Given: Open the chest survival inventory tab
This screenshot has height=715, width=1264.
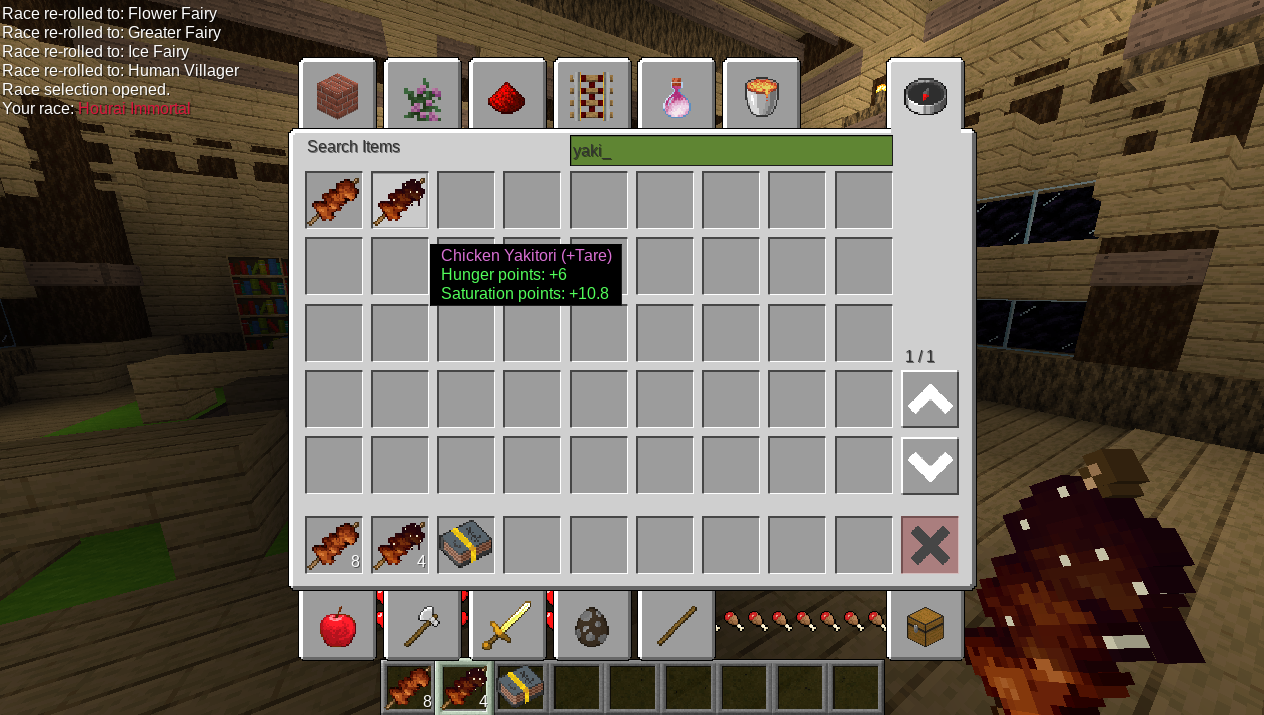Looking at the screenshot, I should [925, 627].
